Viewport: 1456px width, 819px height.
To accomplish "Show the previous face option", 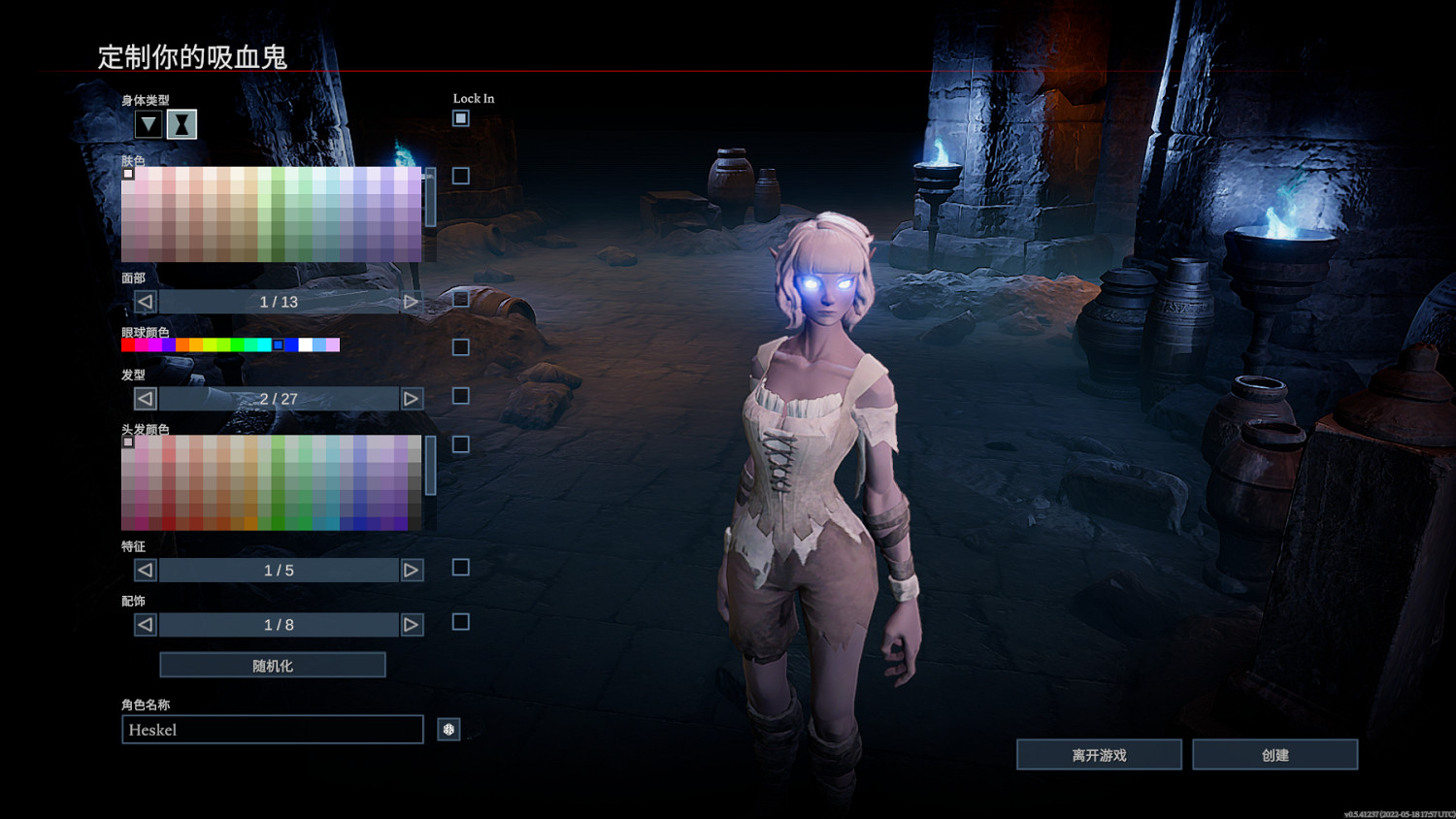I will click(x=146, y=302).
